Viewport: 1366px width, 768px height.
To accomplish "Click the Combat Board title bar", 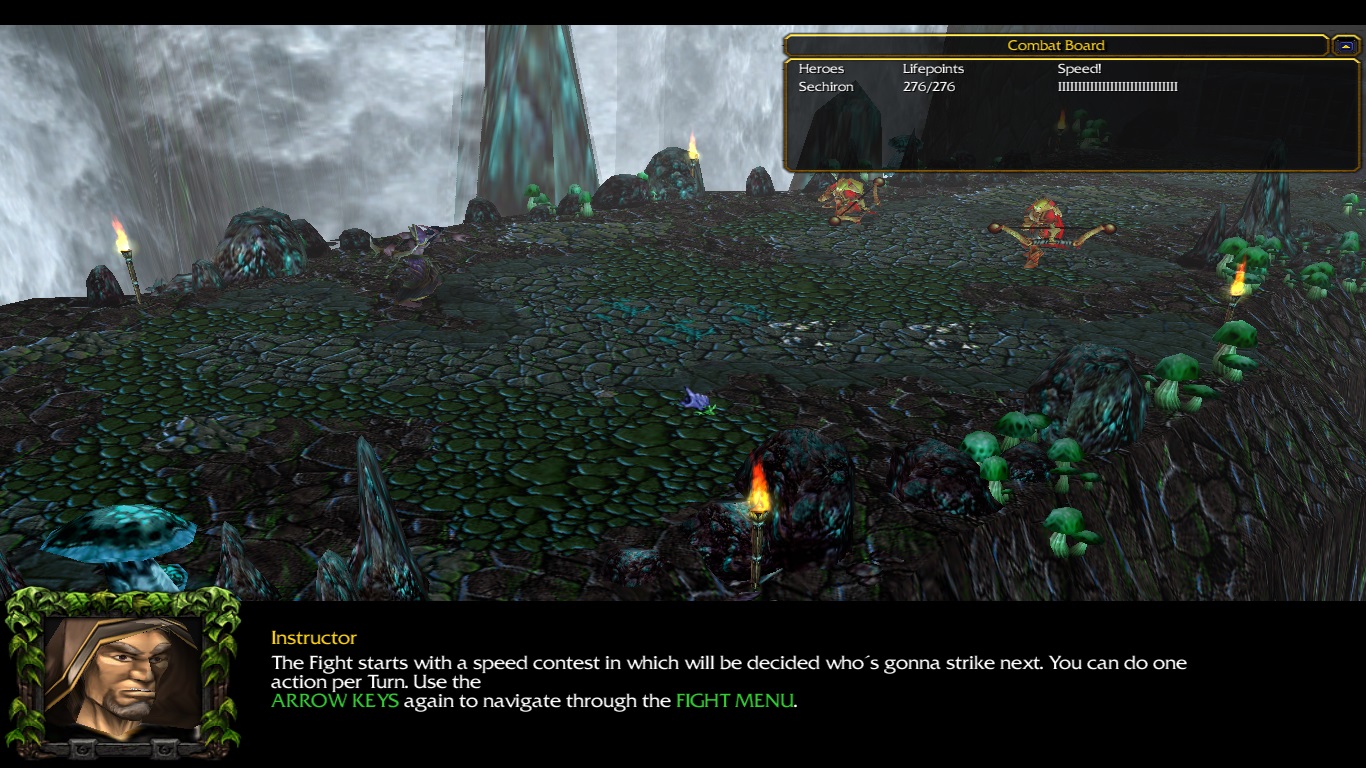I will click(x=1055, y=46).
